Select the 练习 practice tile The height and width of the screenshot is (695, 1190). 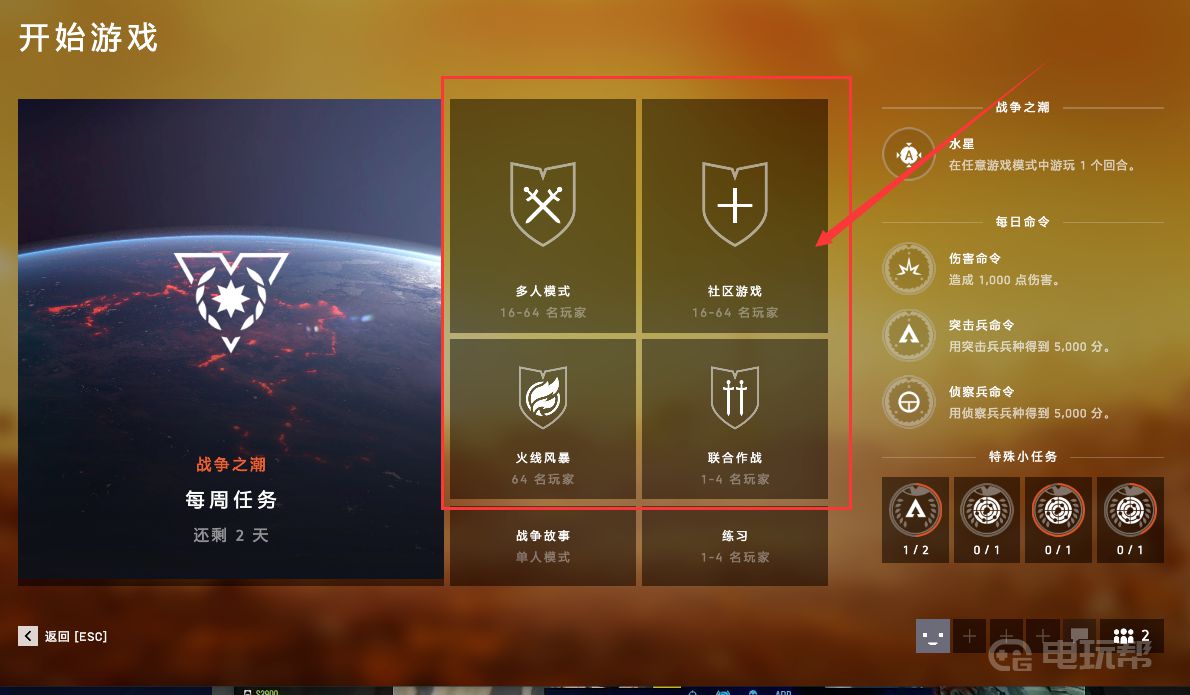pyautogui.click(x=734, y=546)
